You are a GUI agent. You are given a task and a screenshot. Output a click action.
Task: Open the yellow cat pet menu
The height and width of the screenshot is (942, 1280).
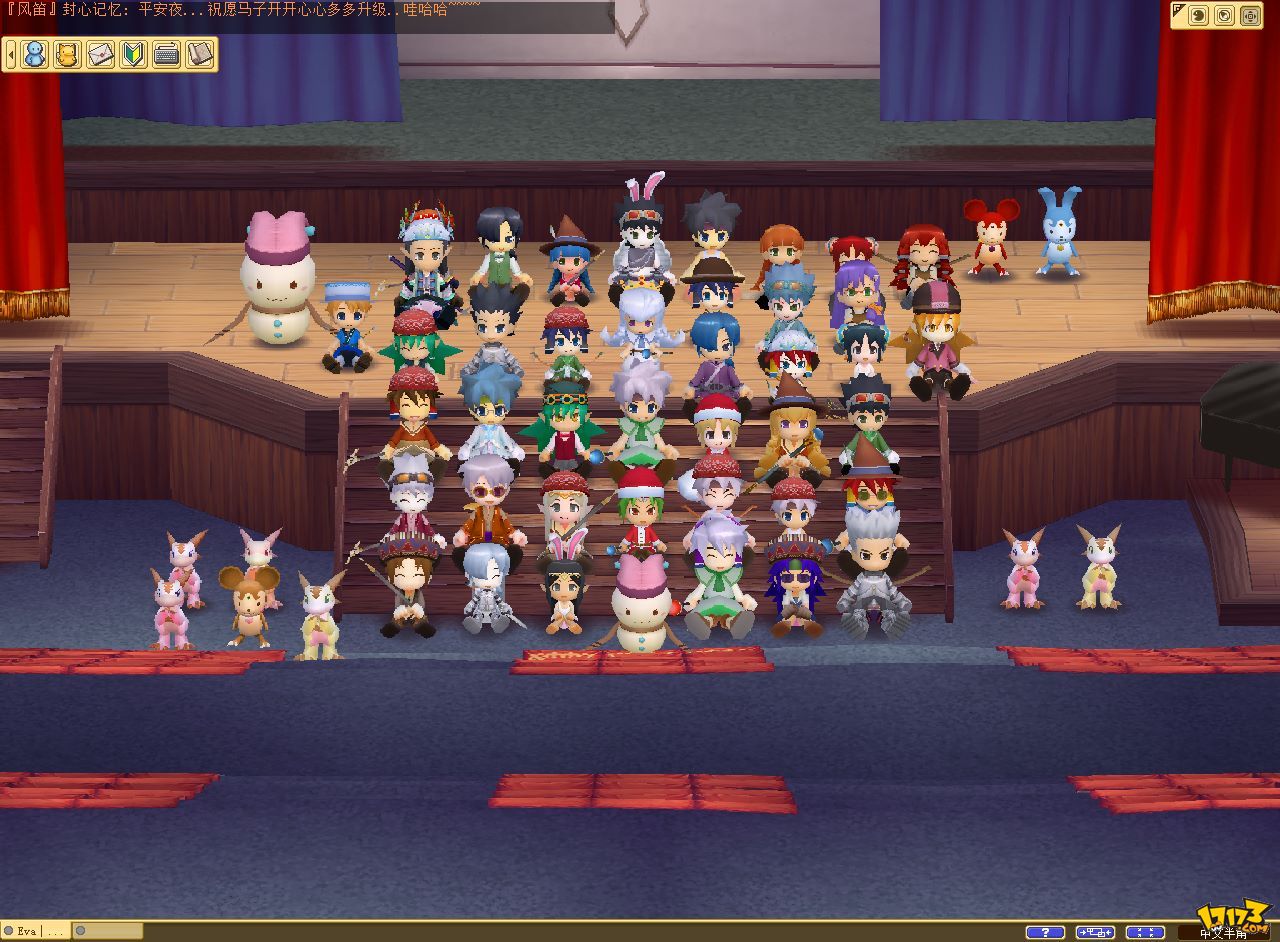[x=67, y=54]
